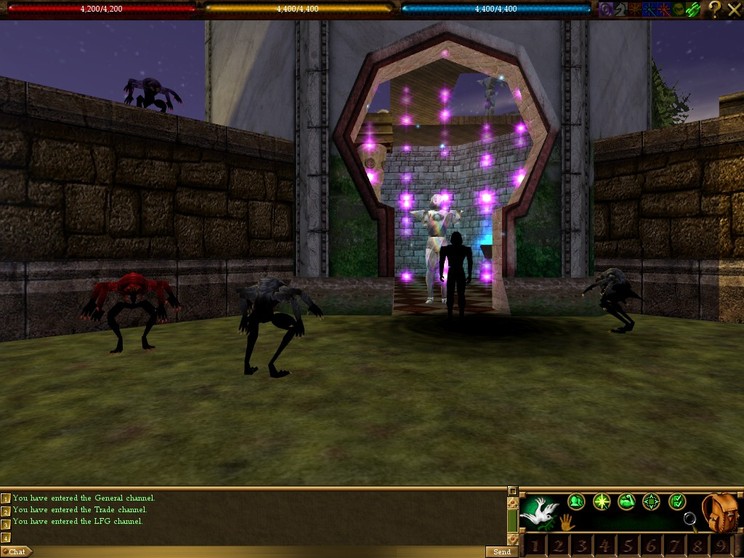Close the game with the X button
744x558 pixels.
point(734,9)
